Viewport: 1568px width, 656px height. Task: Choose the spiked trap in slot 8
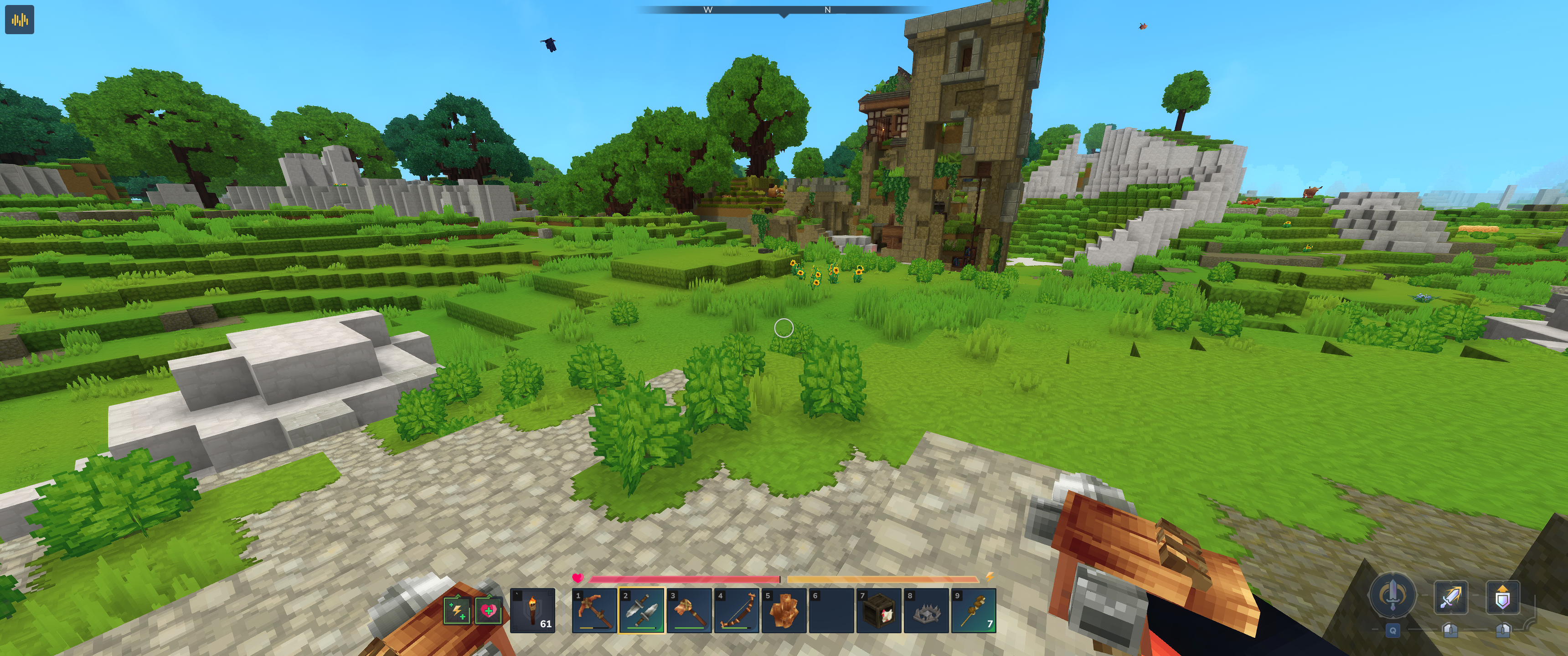(x=926, y=610)
